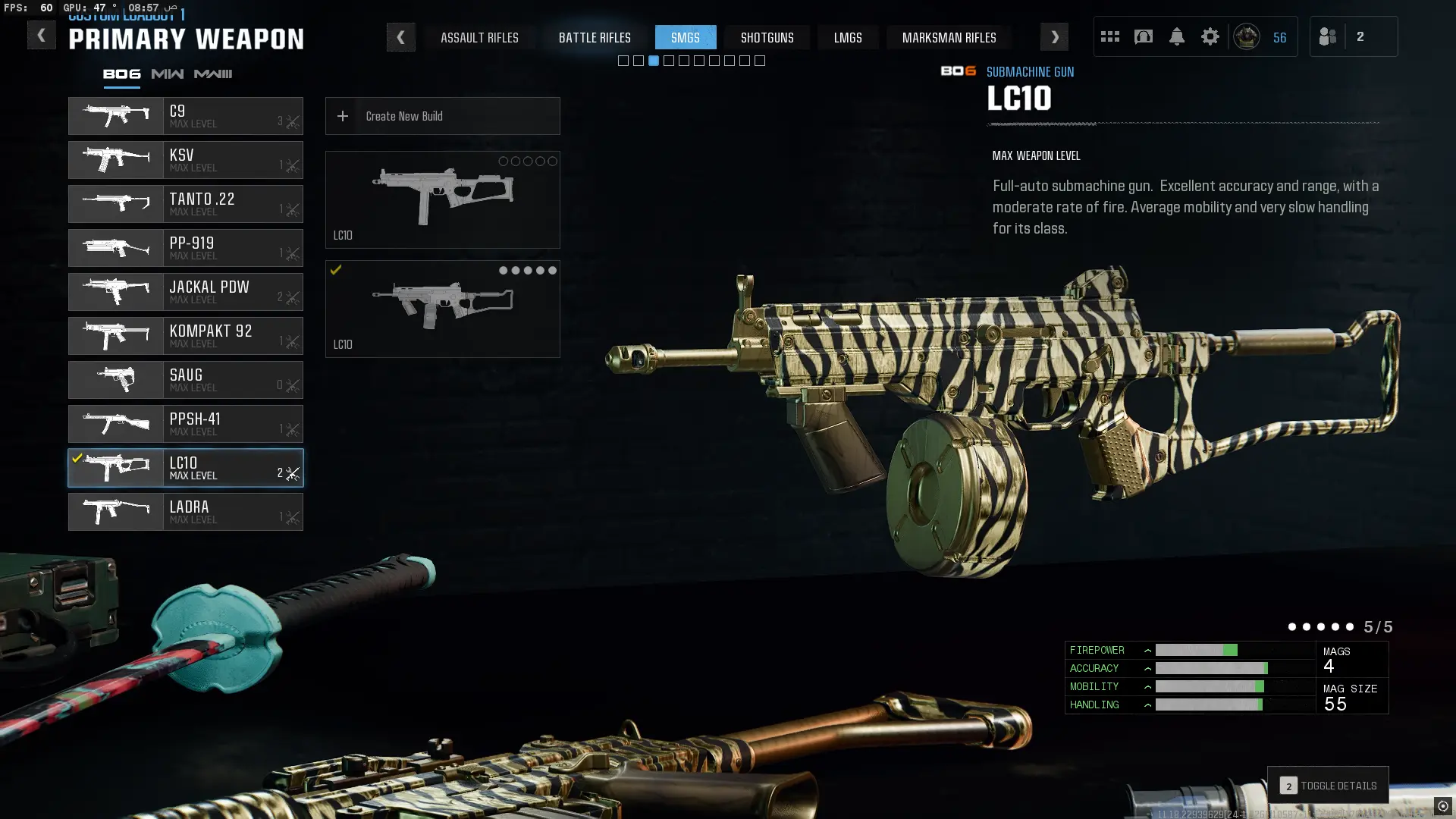Show the LMGs weapon category
The height and width of the screenshot is (819, 1456).
click(x=847, y=37)
